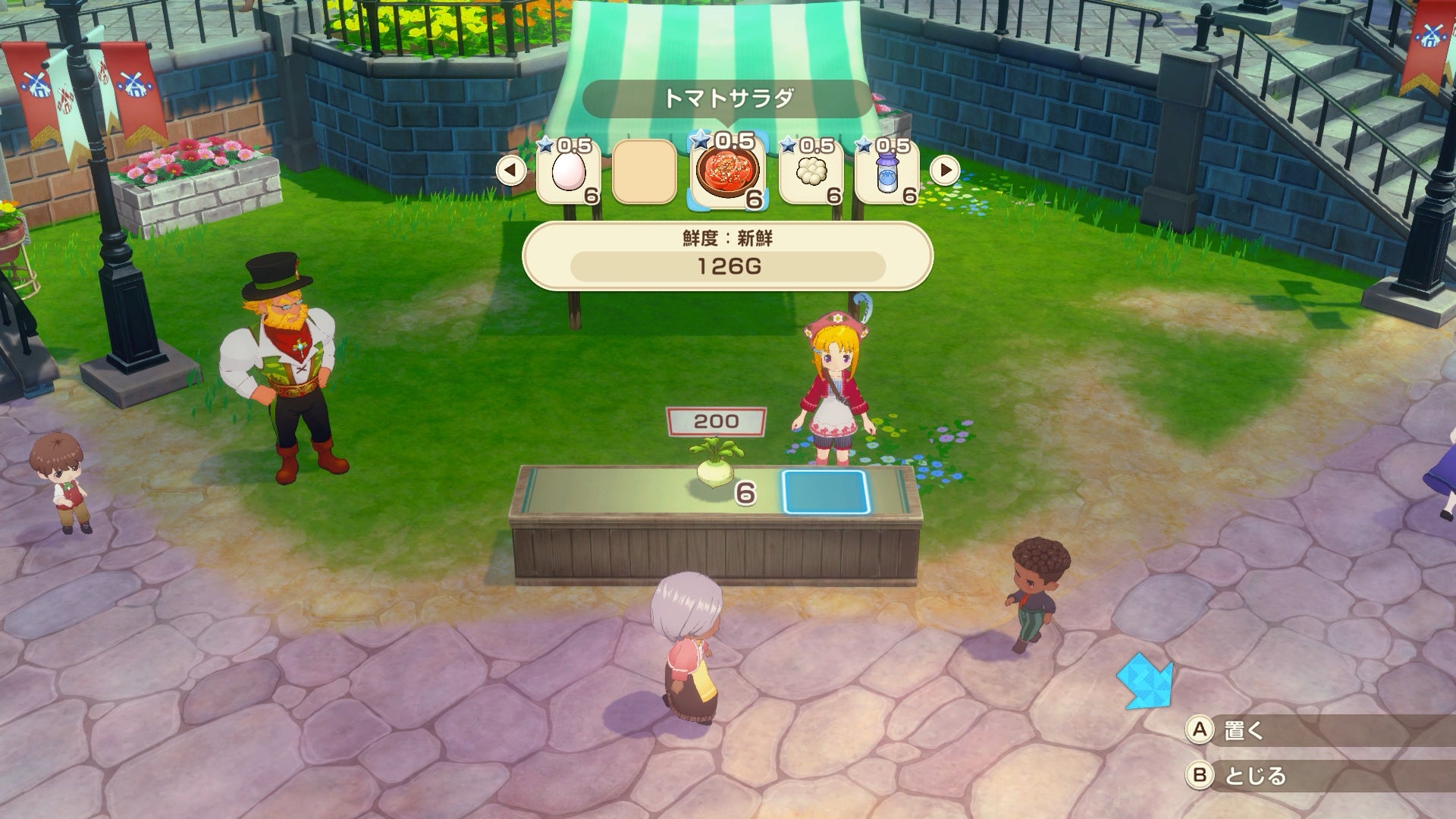Show next items with right arrow
This screenshot has height=819, width=1456.
click(x=945, y=171)
